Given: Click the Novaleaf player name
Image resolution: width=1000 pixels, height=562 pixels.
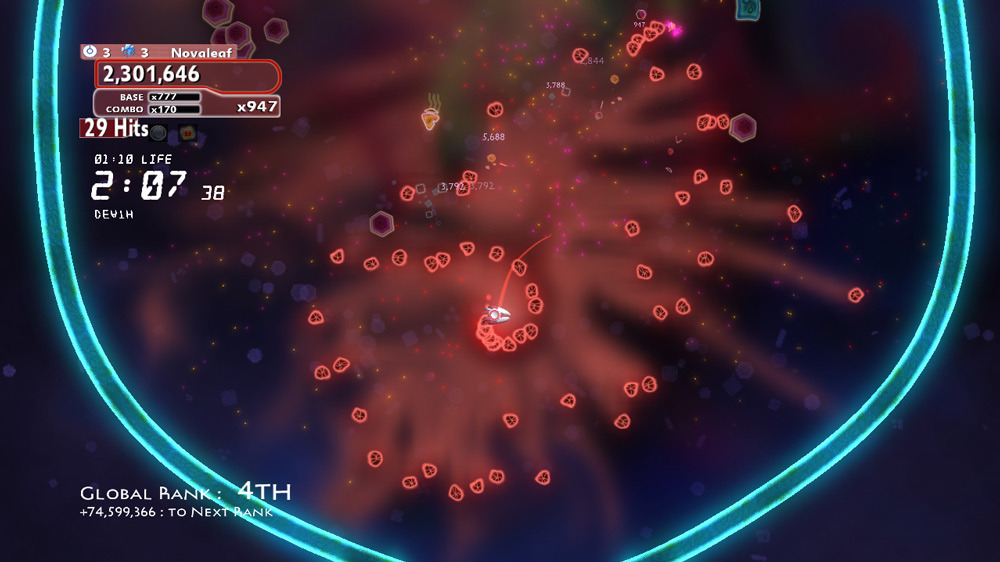Looking at the screenshot, I should [x=200, y=52].
